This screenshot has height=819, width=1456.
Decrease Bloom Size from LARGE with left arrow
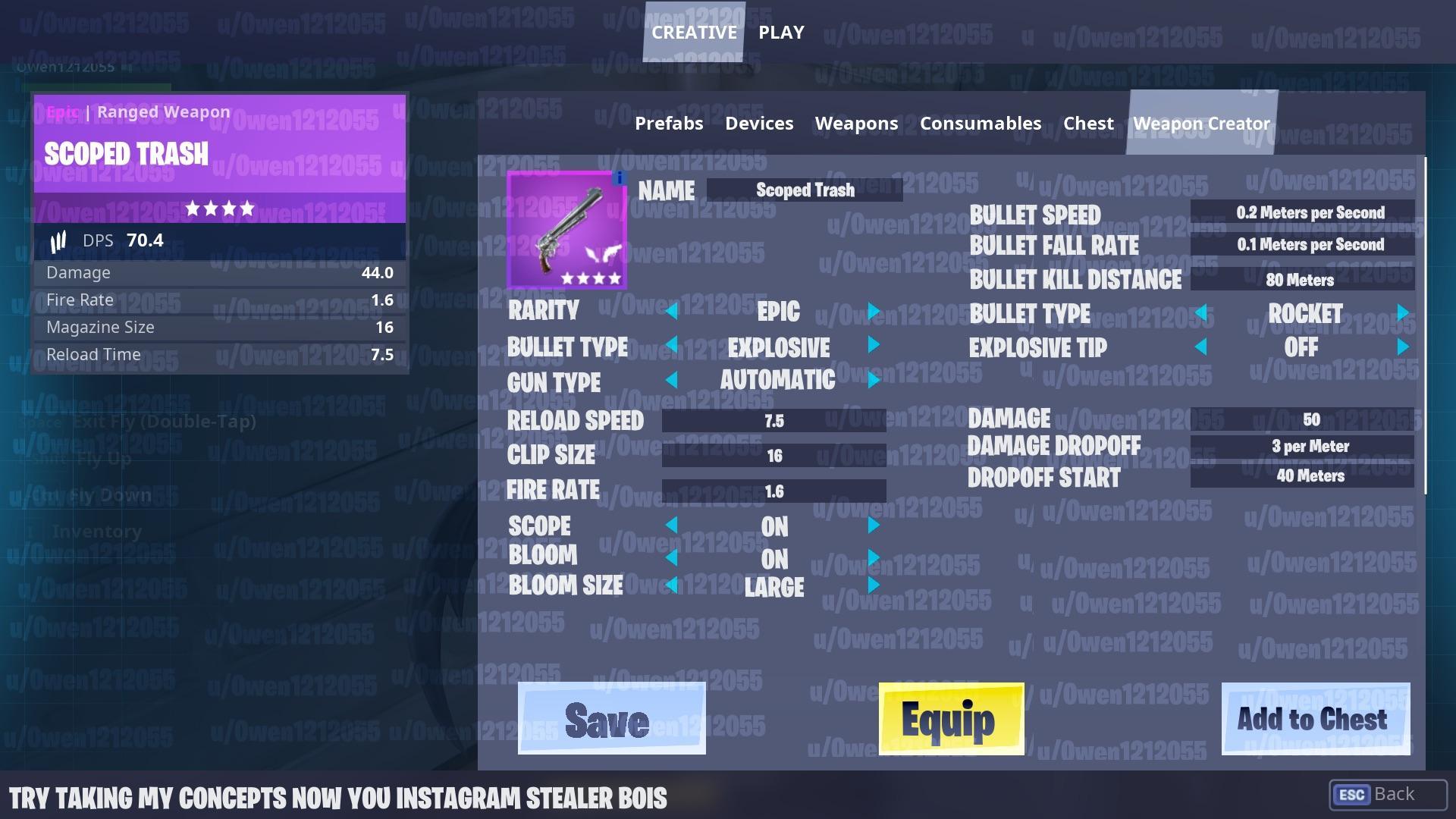pos(673,585)
